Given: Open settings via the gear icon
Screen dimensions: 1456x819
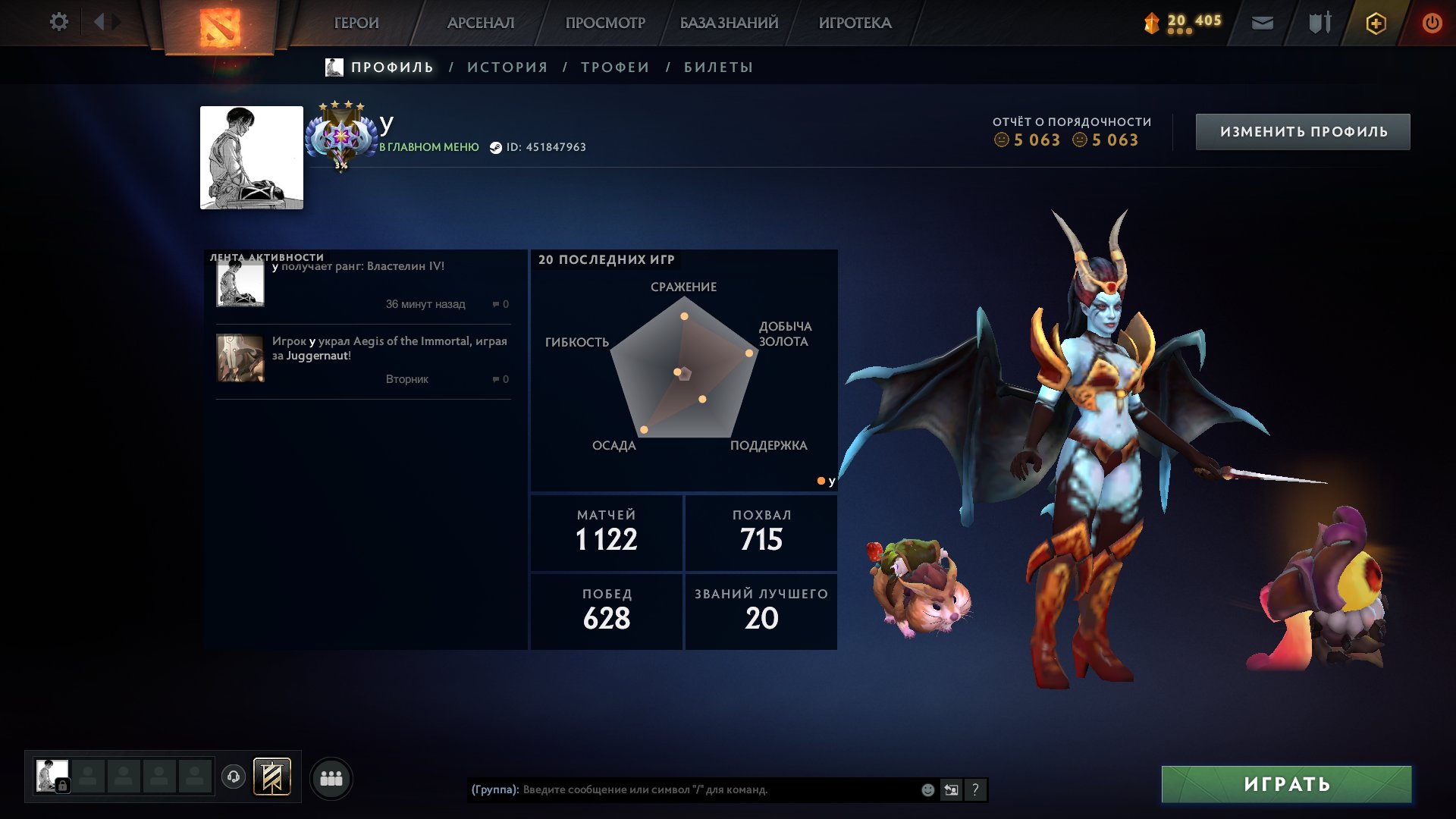Looking at the screenshot, I should pos(59,22).
